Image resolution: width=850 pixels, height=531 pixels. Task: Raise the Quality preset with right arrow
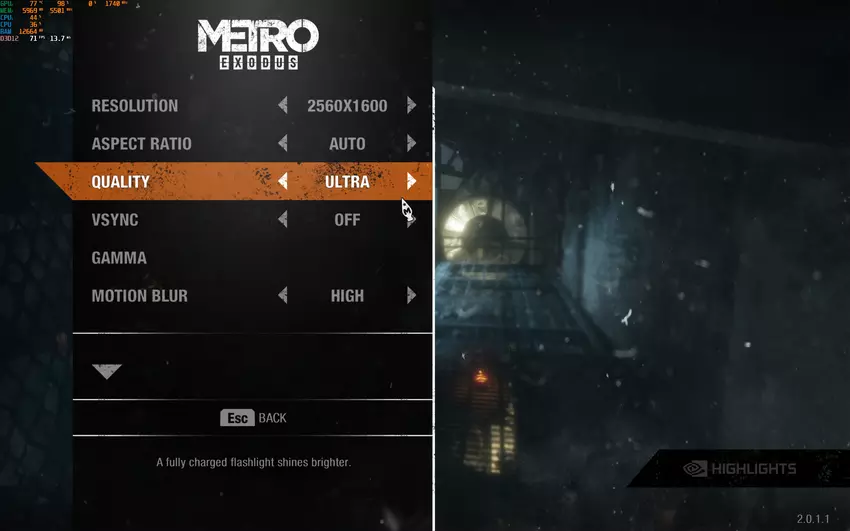coord(411,182)
